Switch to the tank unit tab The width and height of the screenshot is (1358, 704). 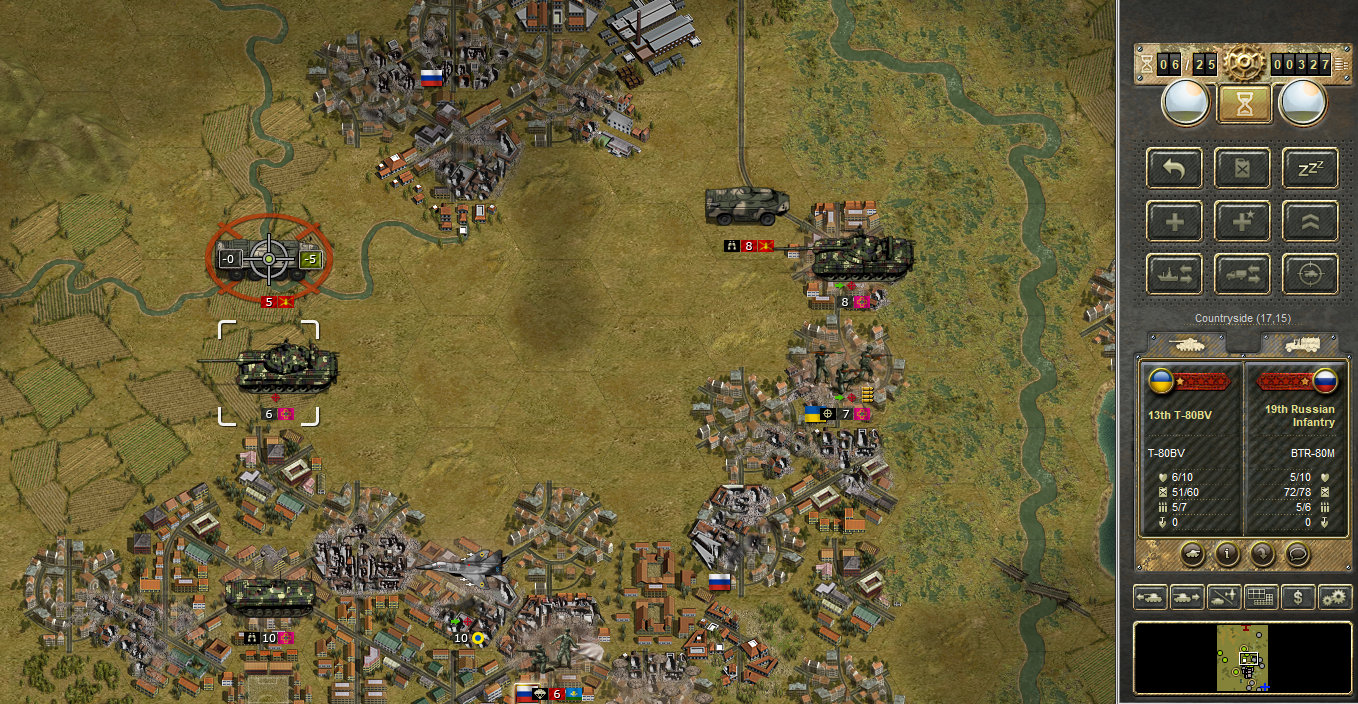1187,344
